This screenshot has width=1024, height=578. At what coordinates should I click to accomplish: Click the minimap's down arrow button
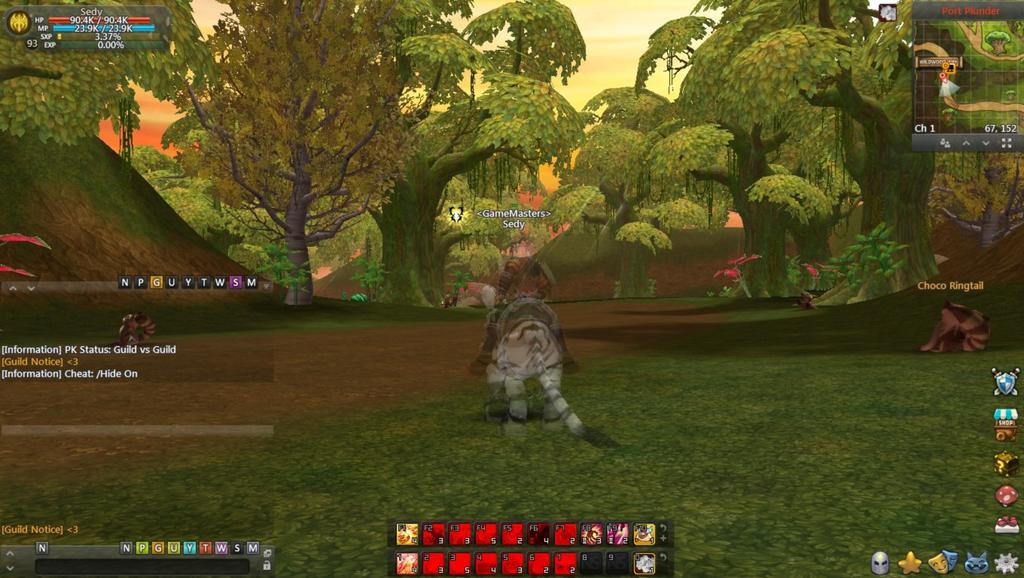[x=986, y=143]
